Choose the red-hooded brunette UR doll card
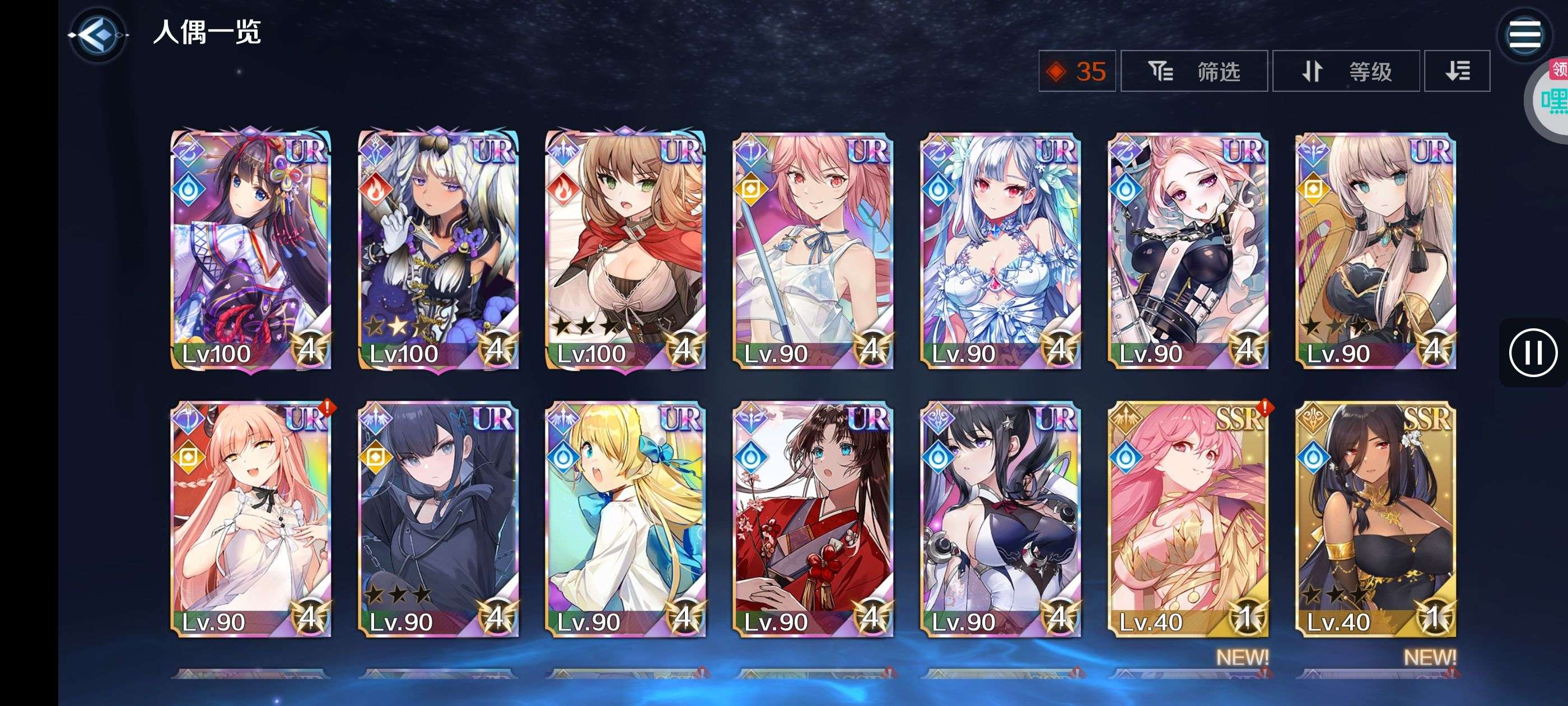1568x706 pixels. click(x=626, y=250)
